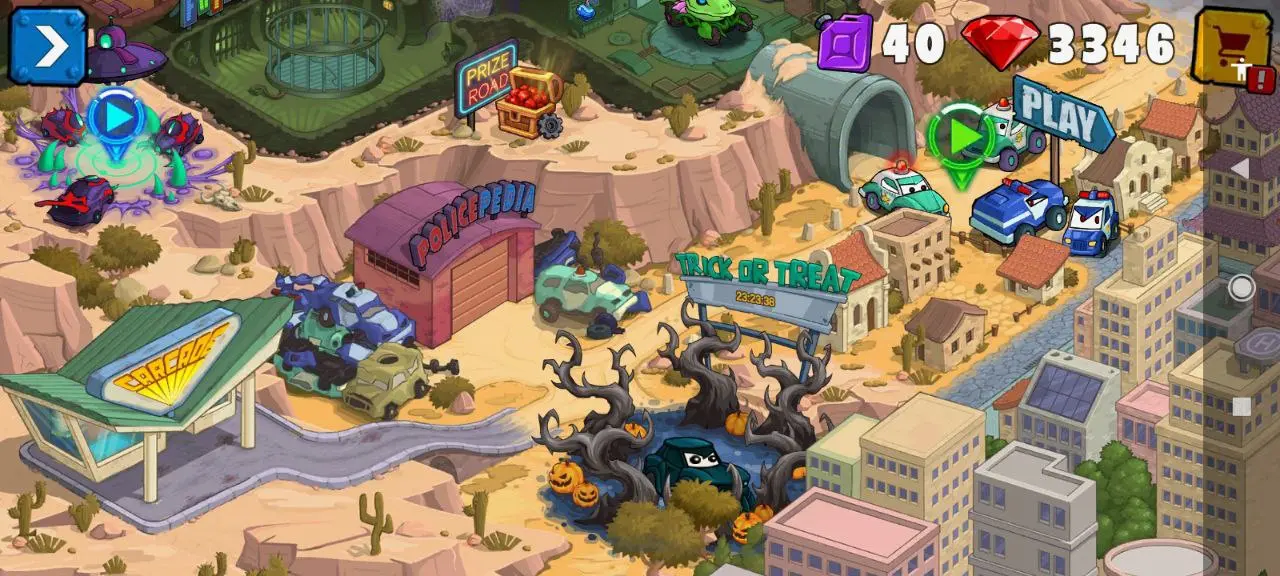
Task: Tap the Android back triangle button
Action: click(x=1240, y=168)
